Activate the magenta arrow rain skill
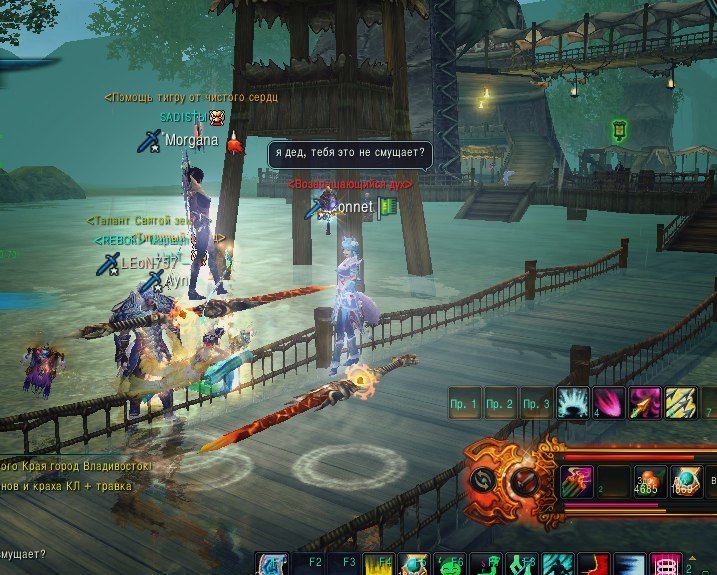This screenshot has width=717, height=575. pos(577,479)
